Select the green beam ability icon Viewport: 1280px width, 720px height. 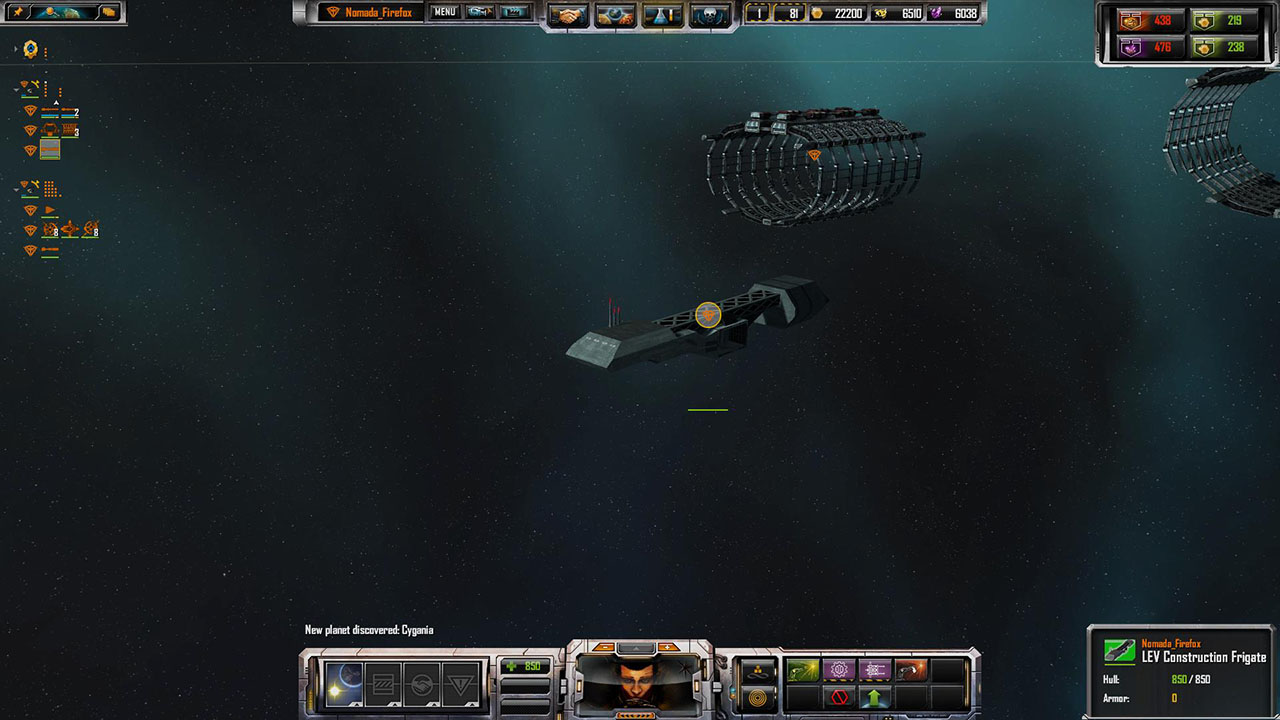[803, 670]
